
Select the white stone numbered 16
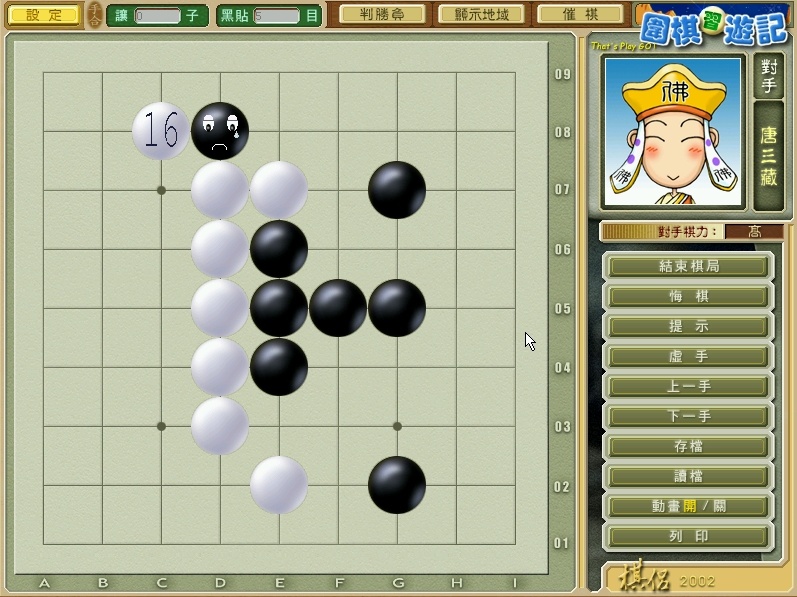(161, 131)
